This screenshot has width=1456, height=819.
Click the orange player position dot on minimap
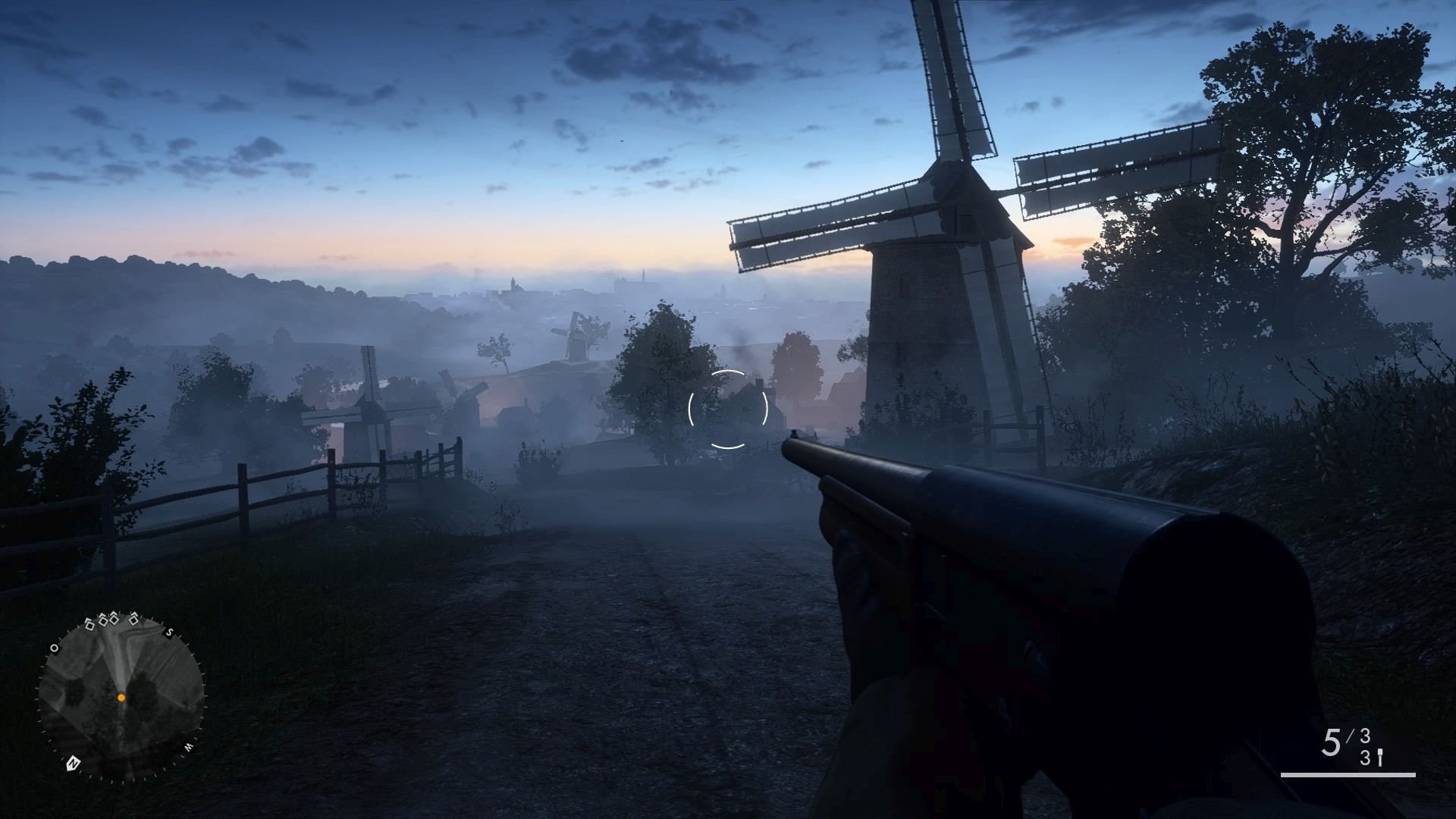tap(121, 698)
